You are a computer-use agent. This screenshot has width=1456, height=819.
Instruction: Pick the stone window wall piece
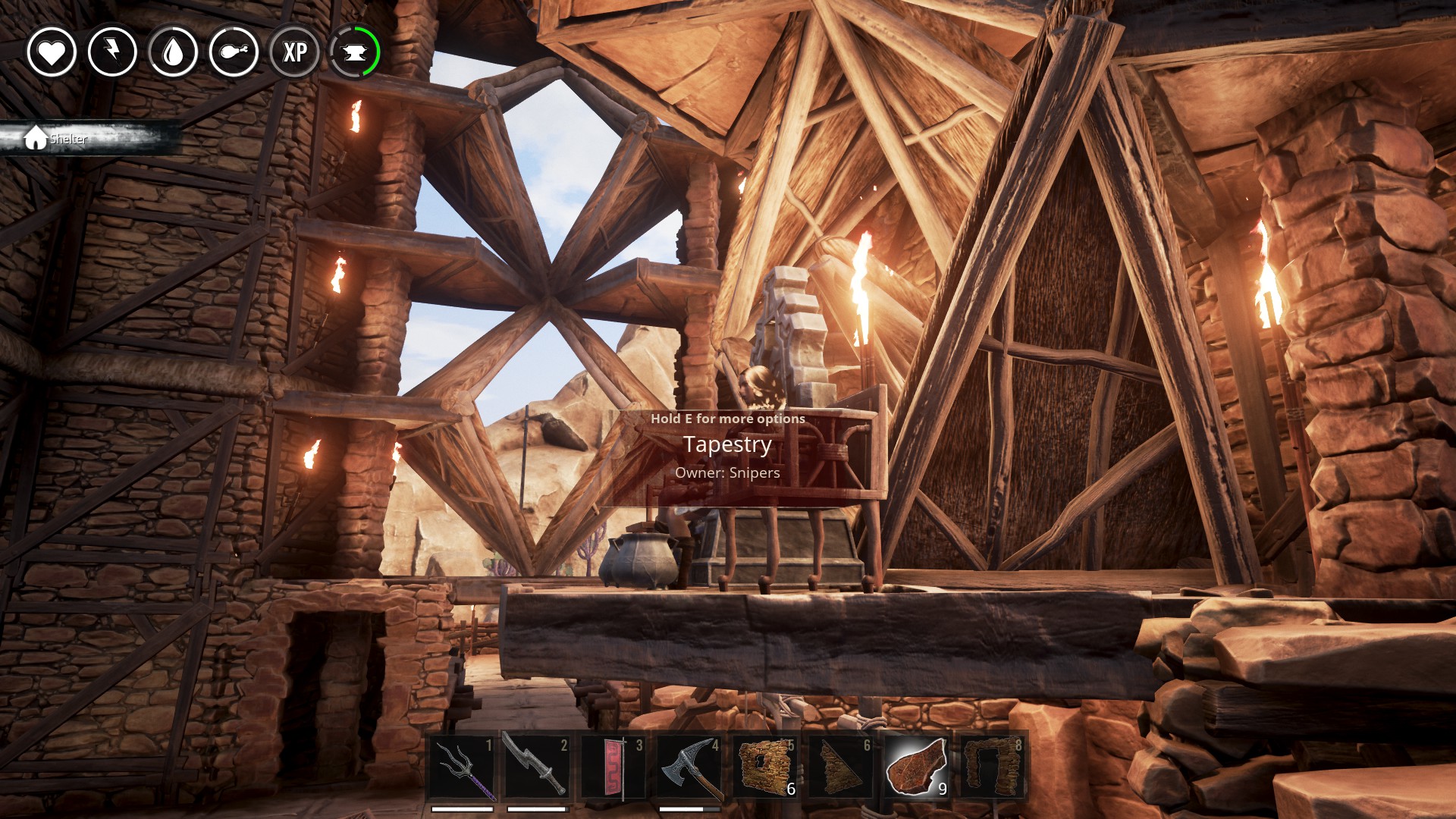[764, 767]
